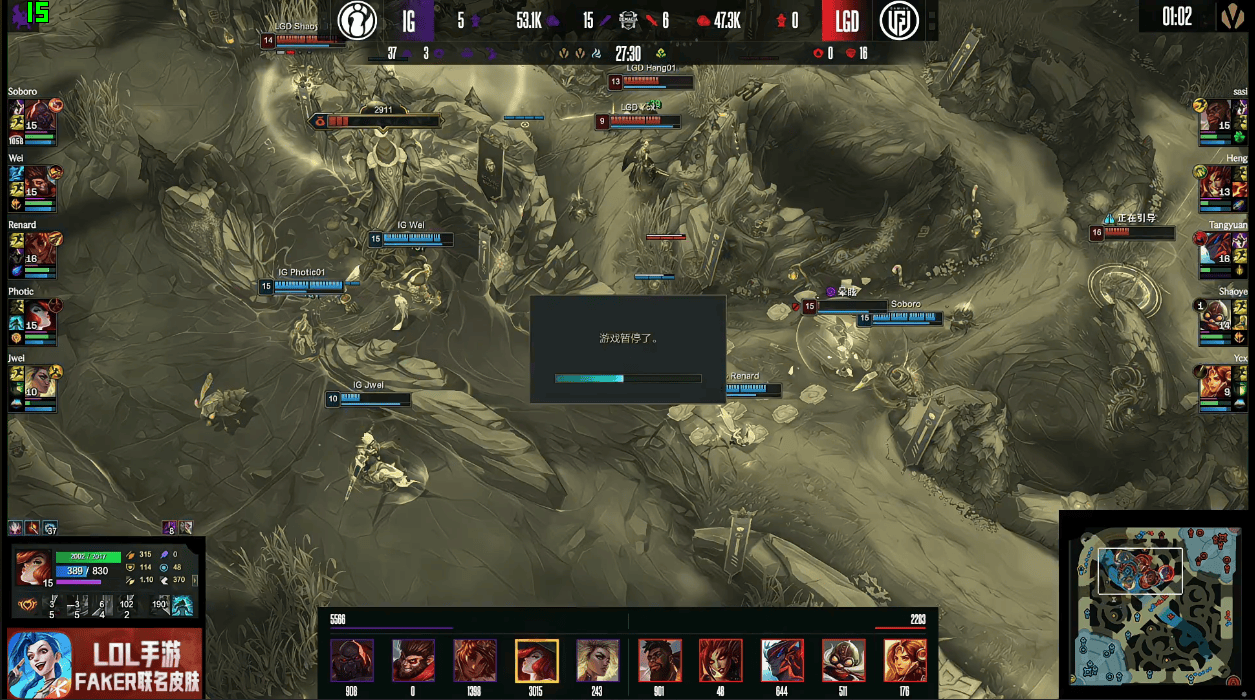Select the gold-framed Miss Fortune portrait in bottom bar
The height and width of the screenshot is (700, 1255).
[536, 661]
